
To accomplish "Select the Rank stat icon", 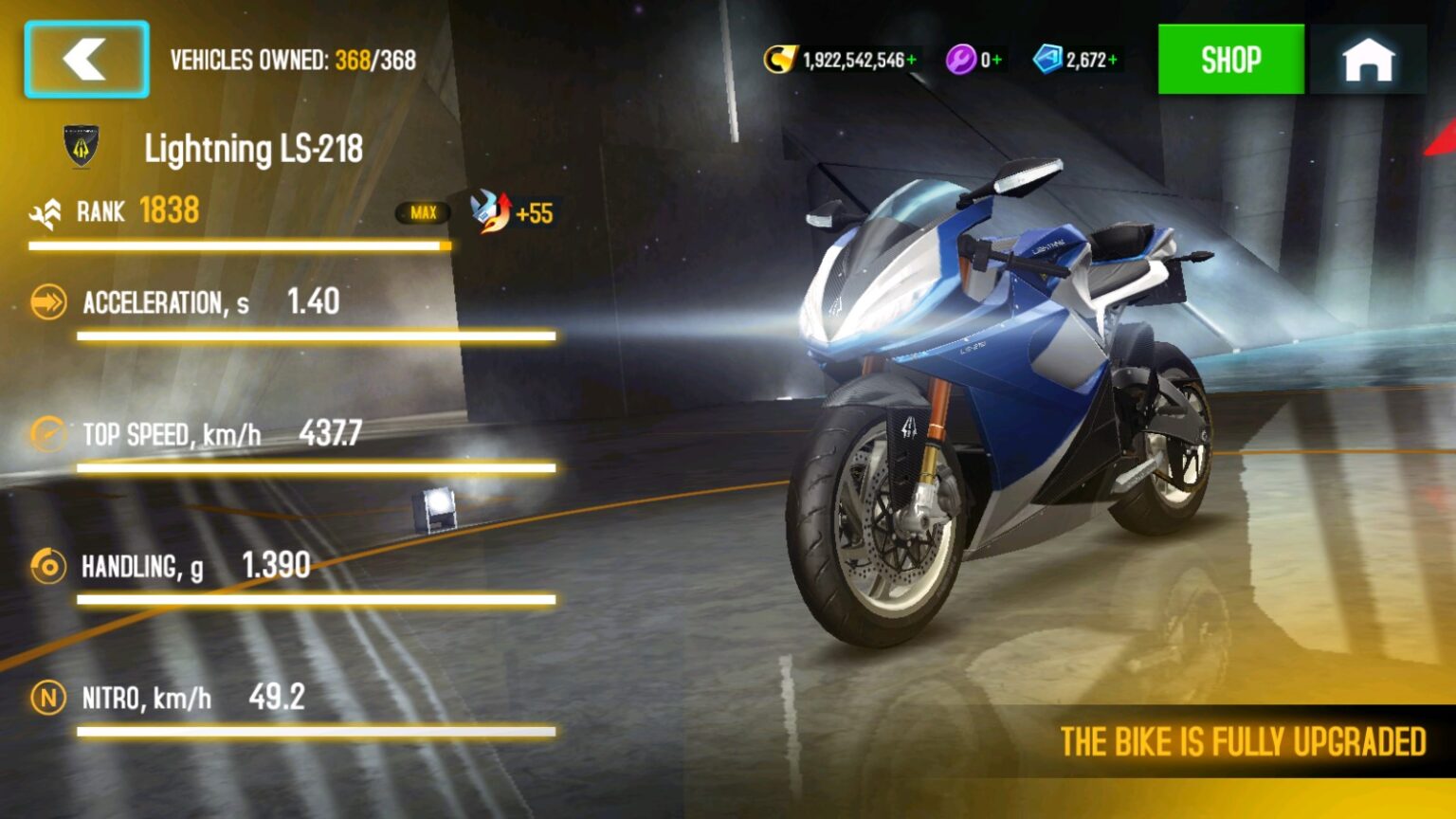I will 45,210.
